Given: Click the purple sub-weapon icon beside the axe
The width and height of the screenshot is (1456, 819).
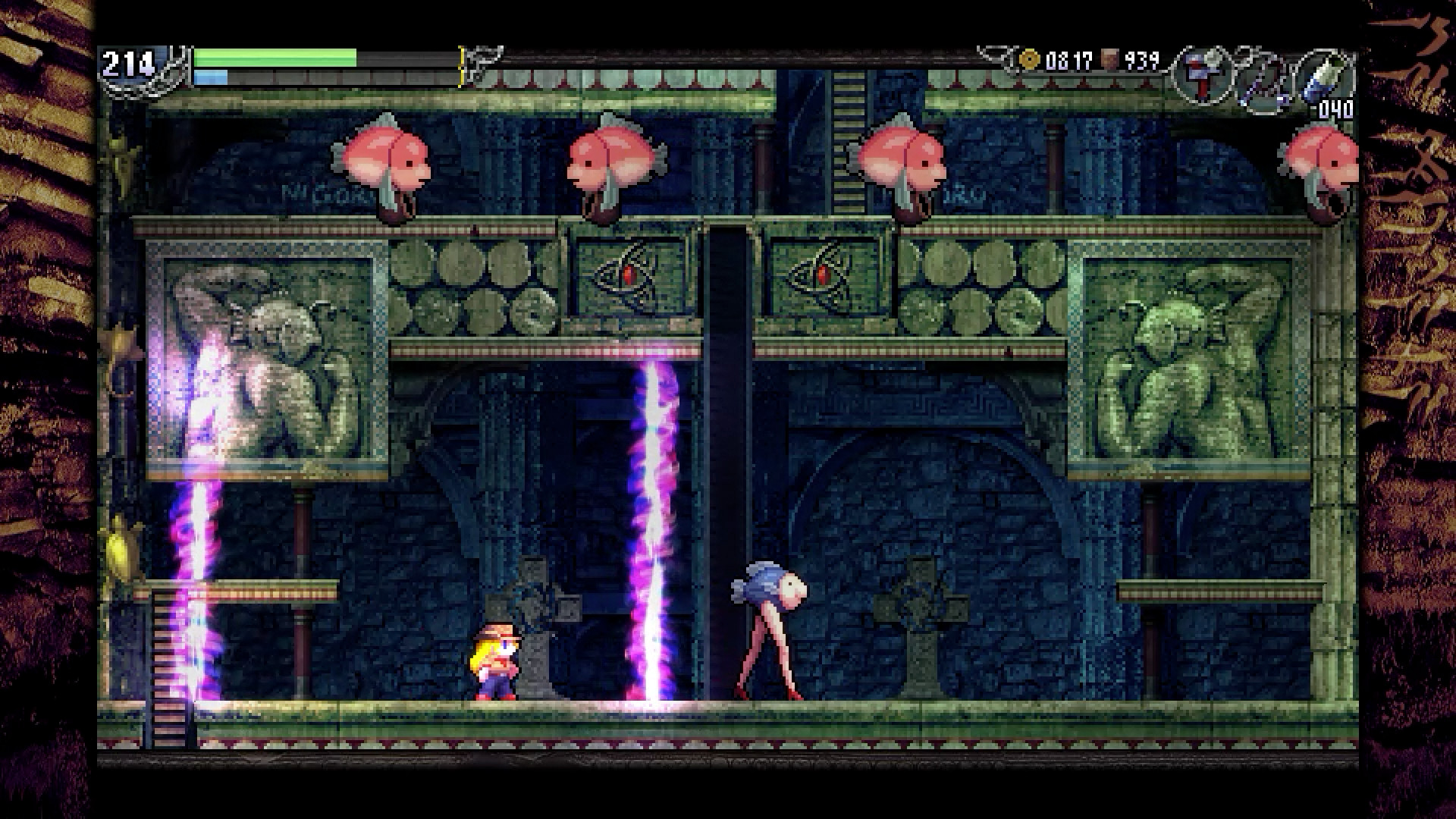Looking at the screenshot, I should pyautogui.click(x=1261, y=78).
